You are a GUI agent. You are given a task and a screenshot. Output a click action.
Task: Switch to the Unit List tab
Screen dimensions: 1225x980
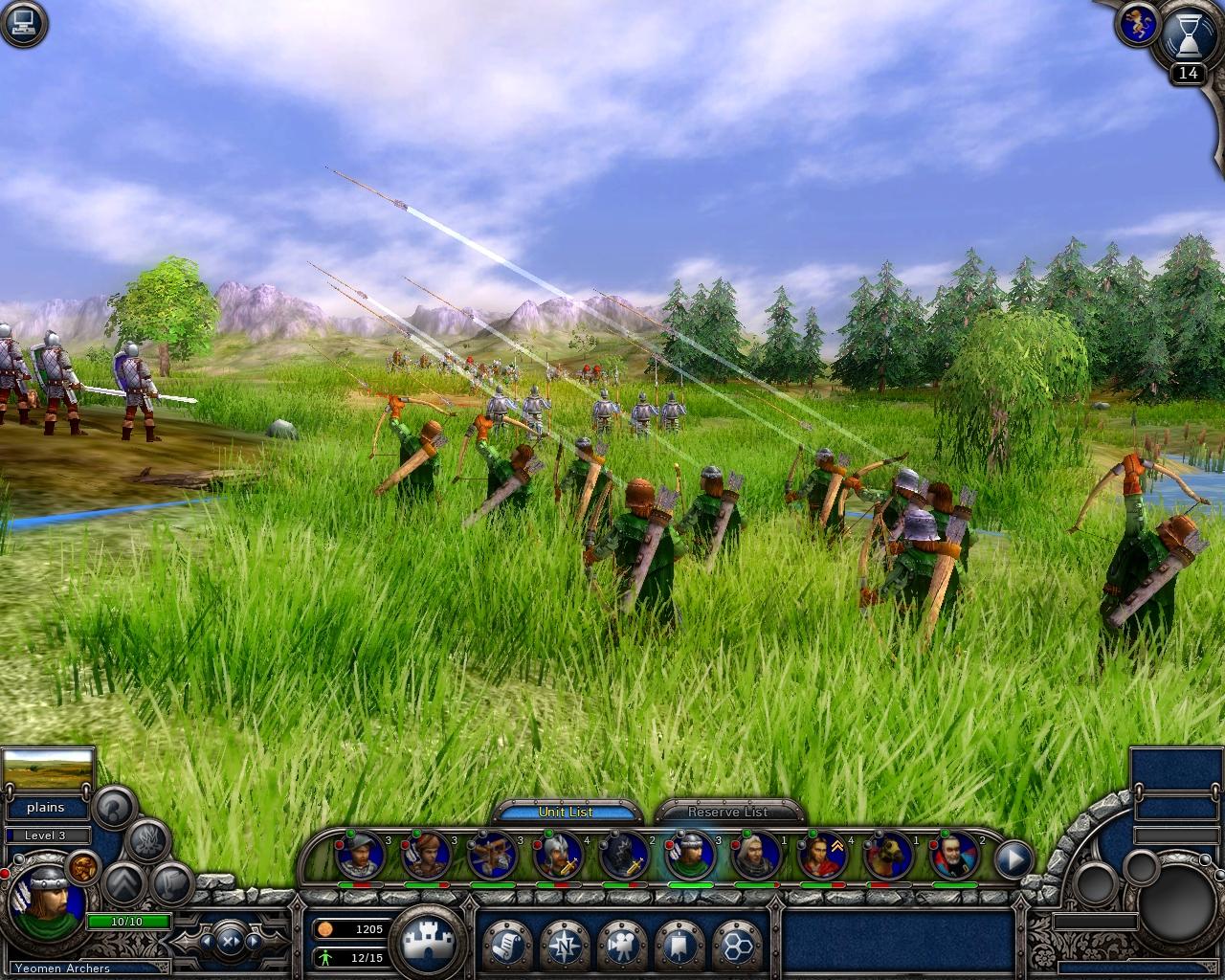click(568, 812)
